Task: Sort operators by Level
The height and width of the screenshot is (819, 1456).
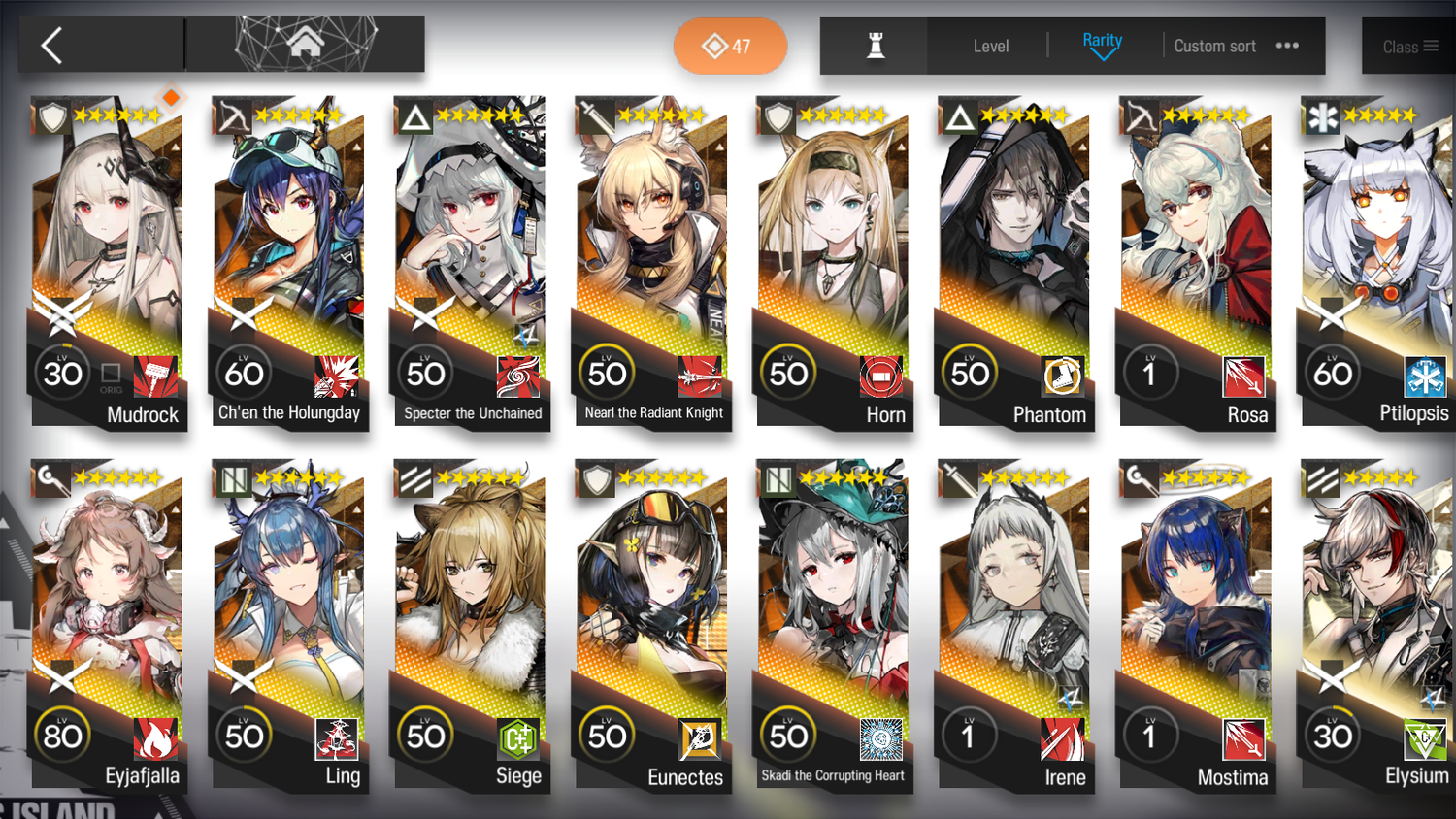Action: pyautogui.click(x=990, y=46)
